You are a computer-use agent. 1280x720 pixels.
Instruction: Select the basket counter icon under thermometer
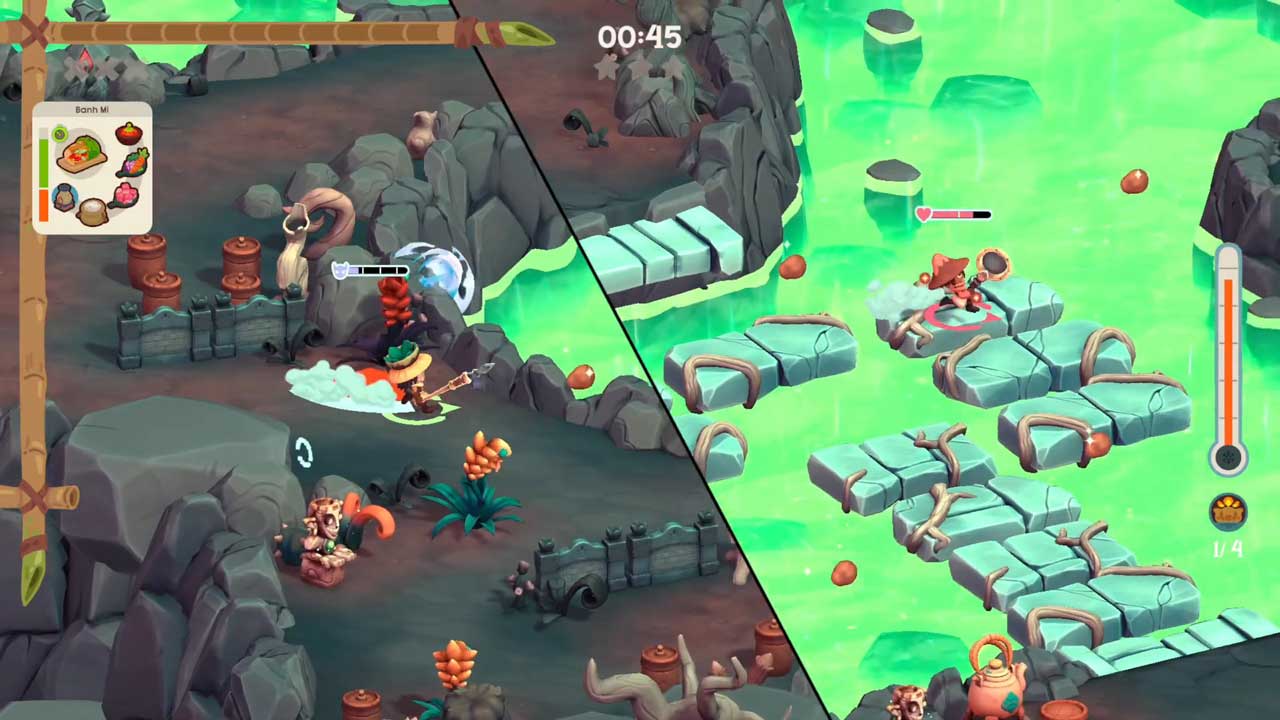click(1228, 512)
